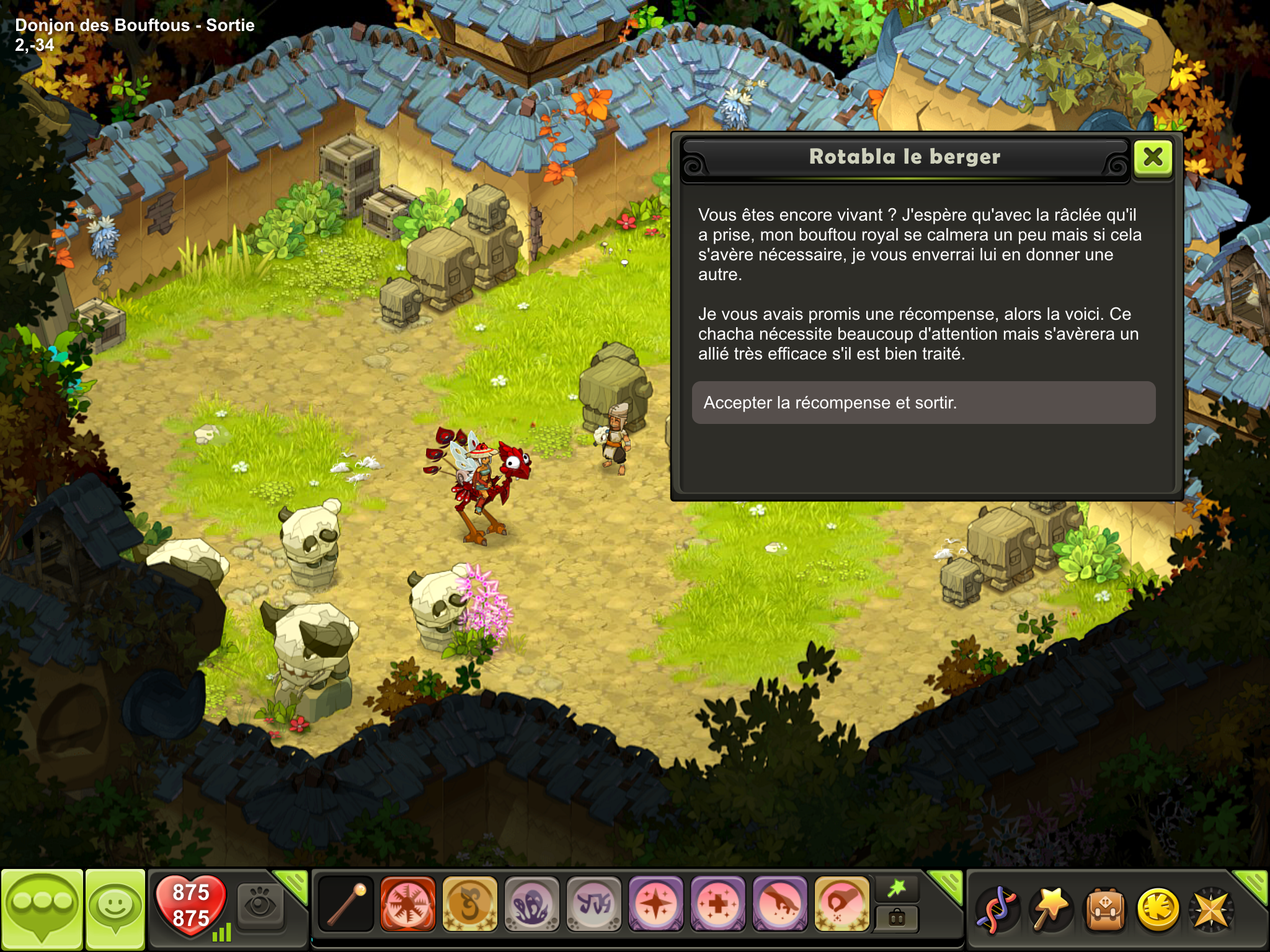Open the smiley emote menu

click(115, 909)
